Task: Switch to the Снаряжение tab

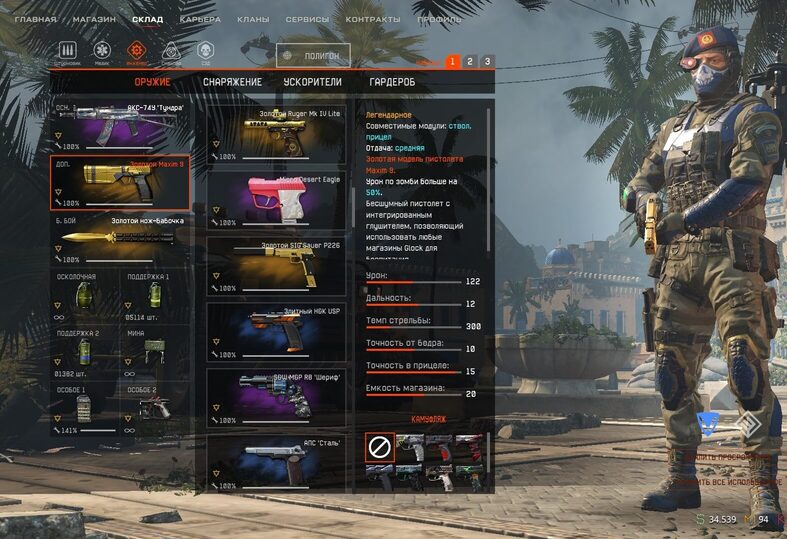Action: (232, 82)
